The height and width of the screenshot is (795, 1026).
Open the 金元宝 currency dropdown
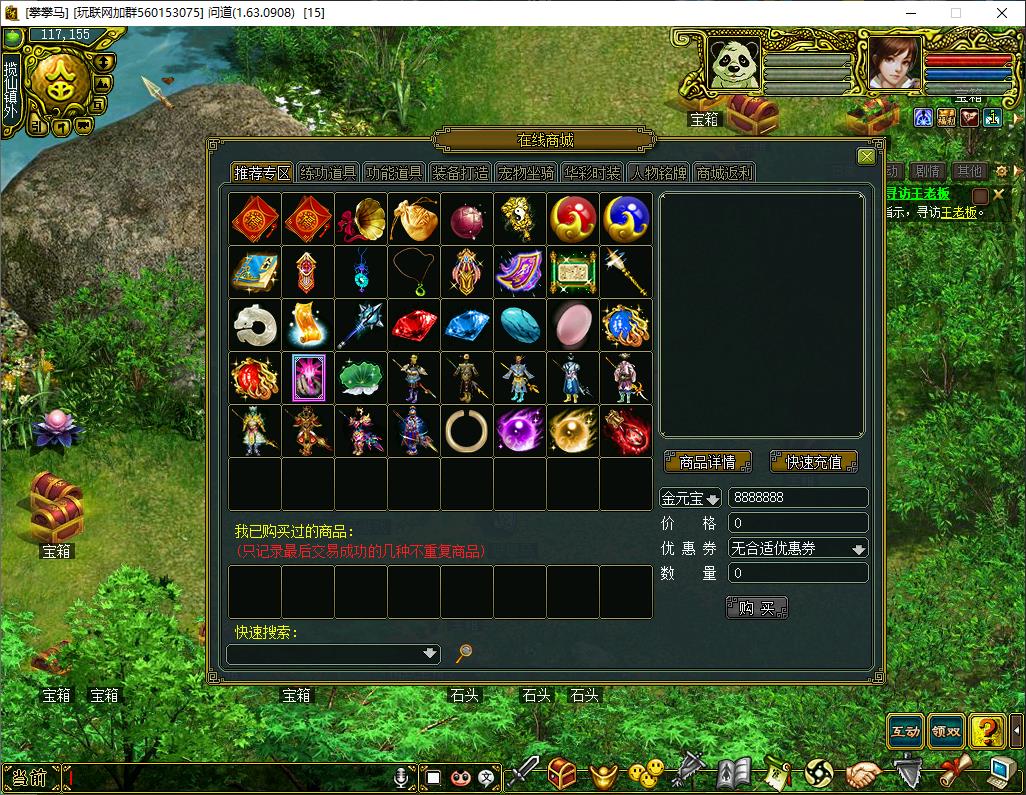pos(690,498)
